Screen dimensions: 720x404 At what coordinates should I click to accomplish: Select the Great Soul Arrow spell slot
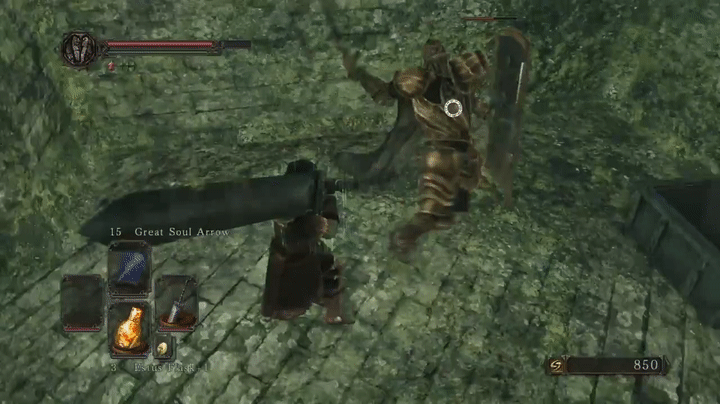(x=128, y=268)
